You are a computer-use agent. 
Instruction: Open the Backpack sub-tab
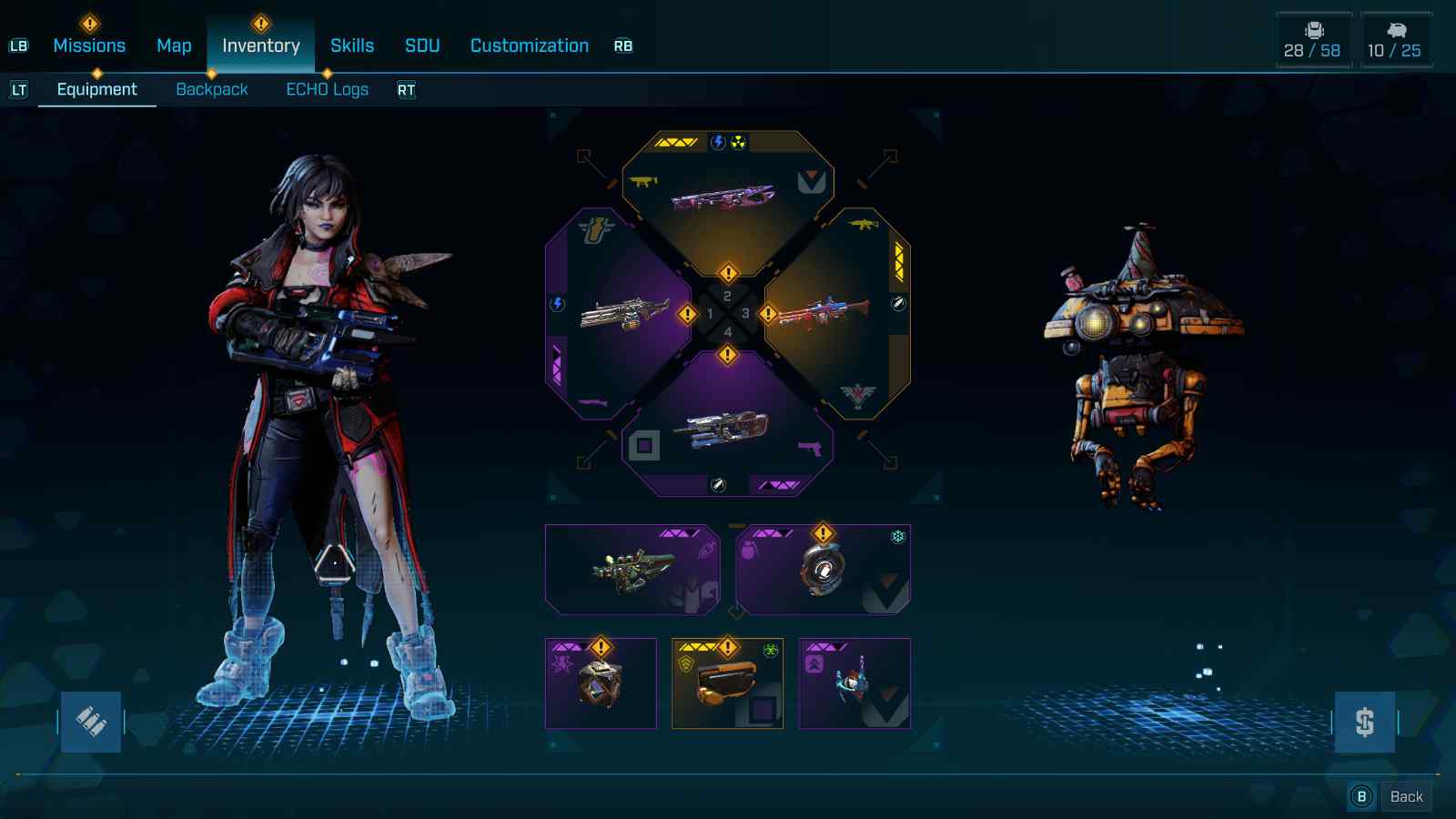coord(212,89)
